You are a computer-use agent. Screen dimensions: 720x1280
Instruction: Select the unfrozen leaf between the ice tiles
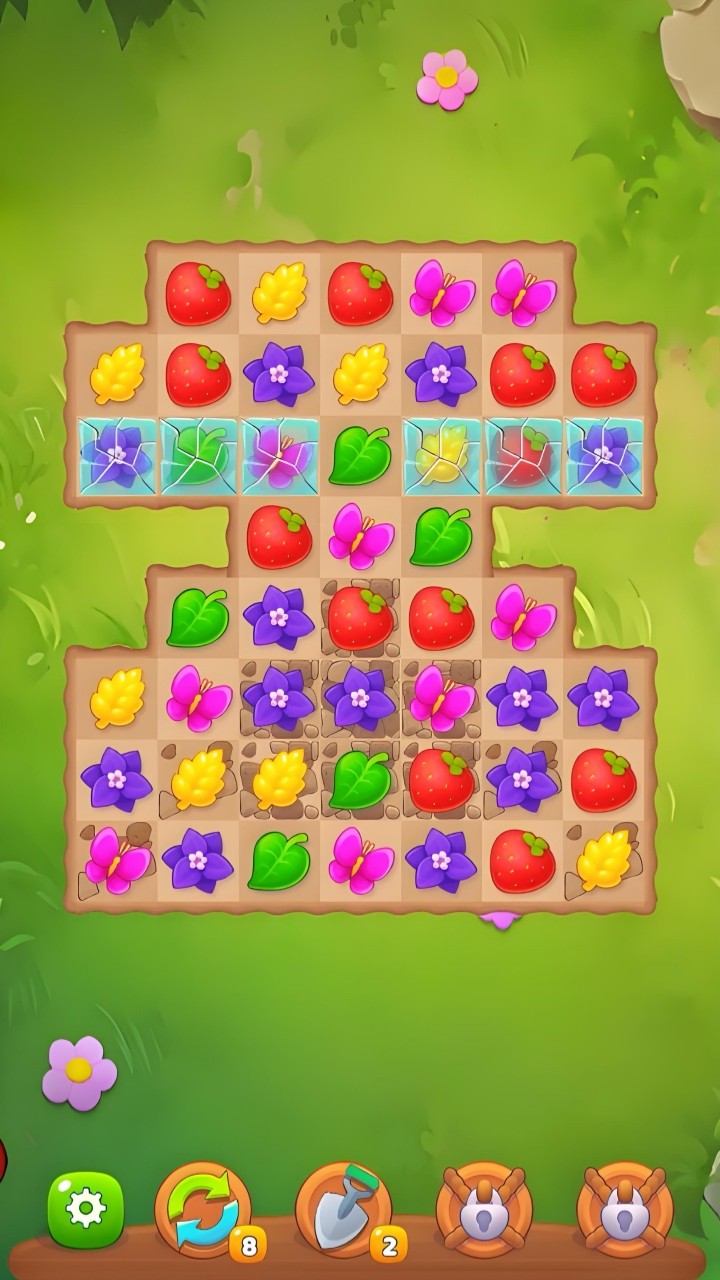tap(360, 455)
